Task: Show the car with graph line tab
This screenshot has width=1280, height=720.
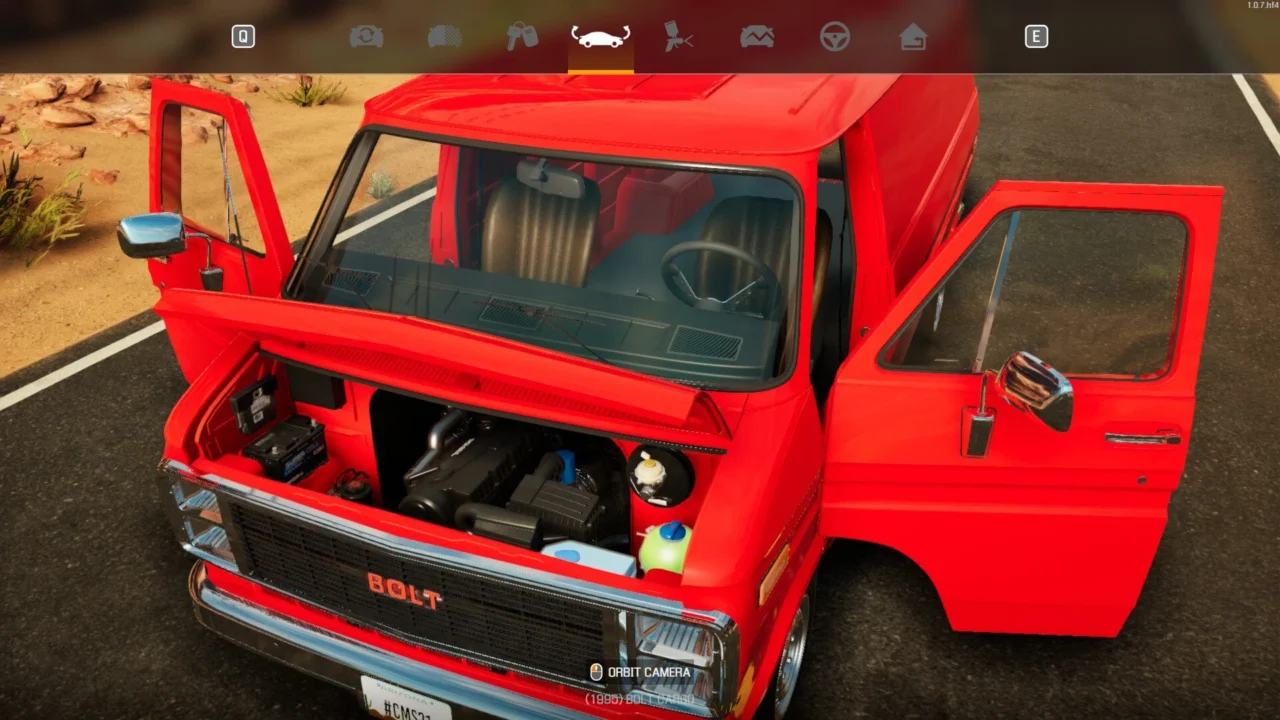Action: (757, 37)
